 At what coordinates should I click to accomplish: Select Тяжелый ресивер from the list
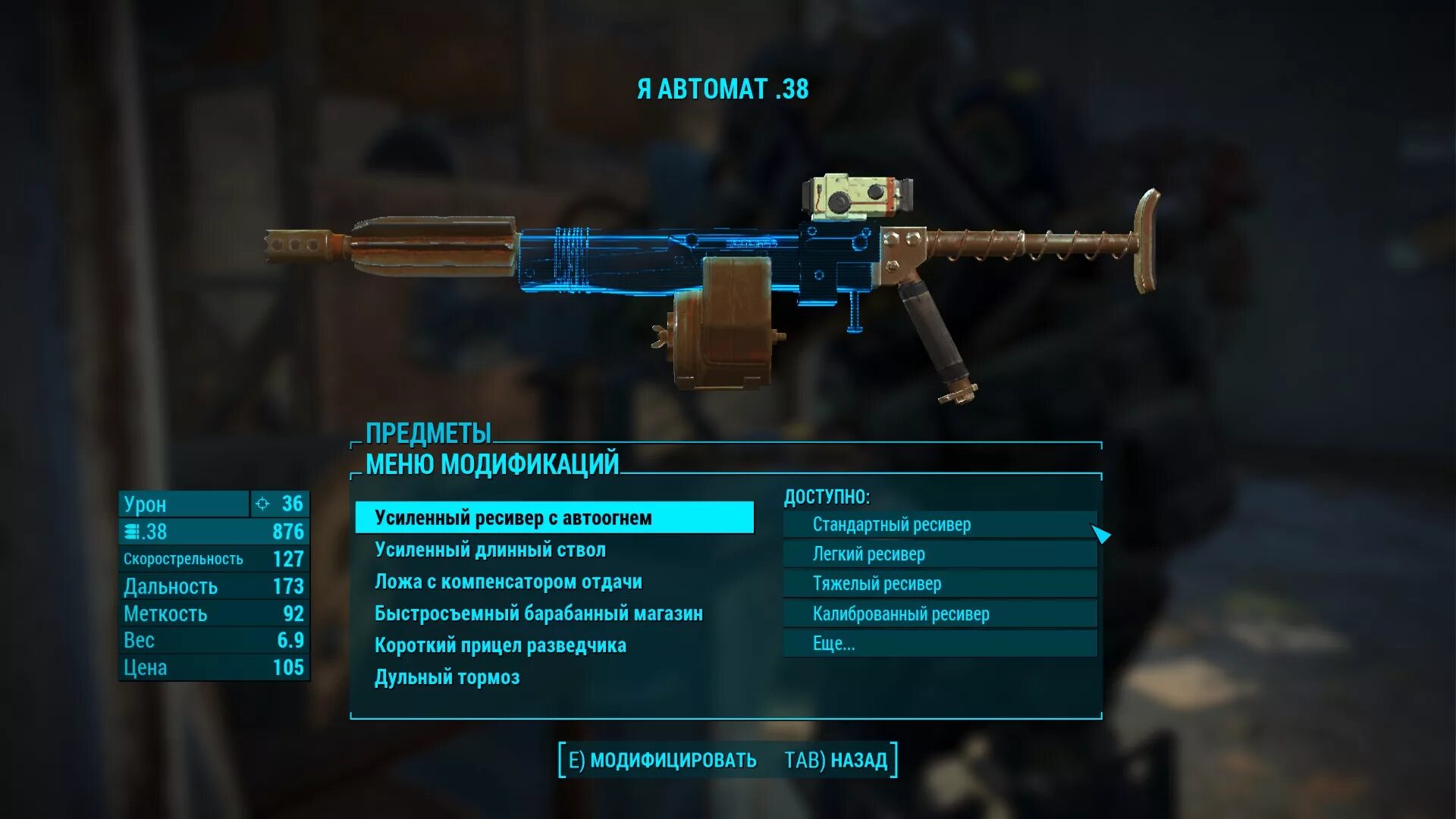939,584
